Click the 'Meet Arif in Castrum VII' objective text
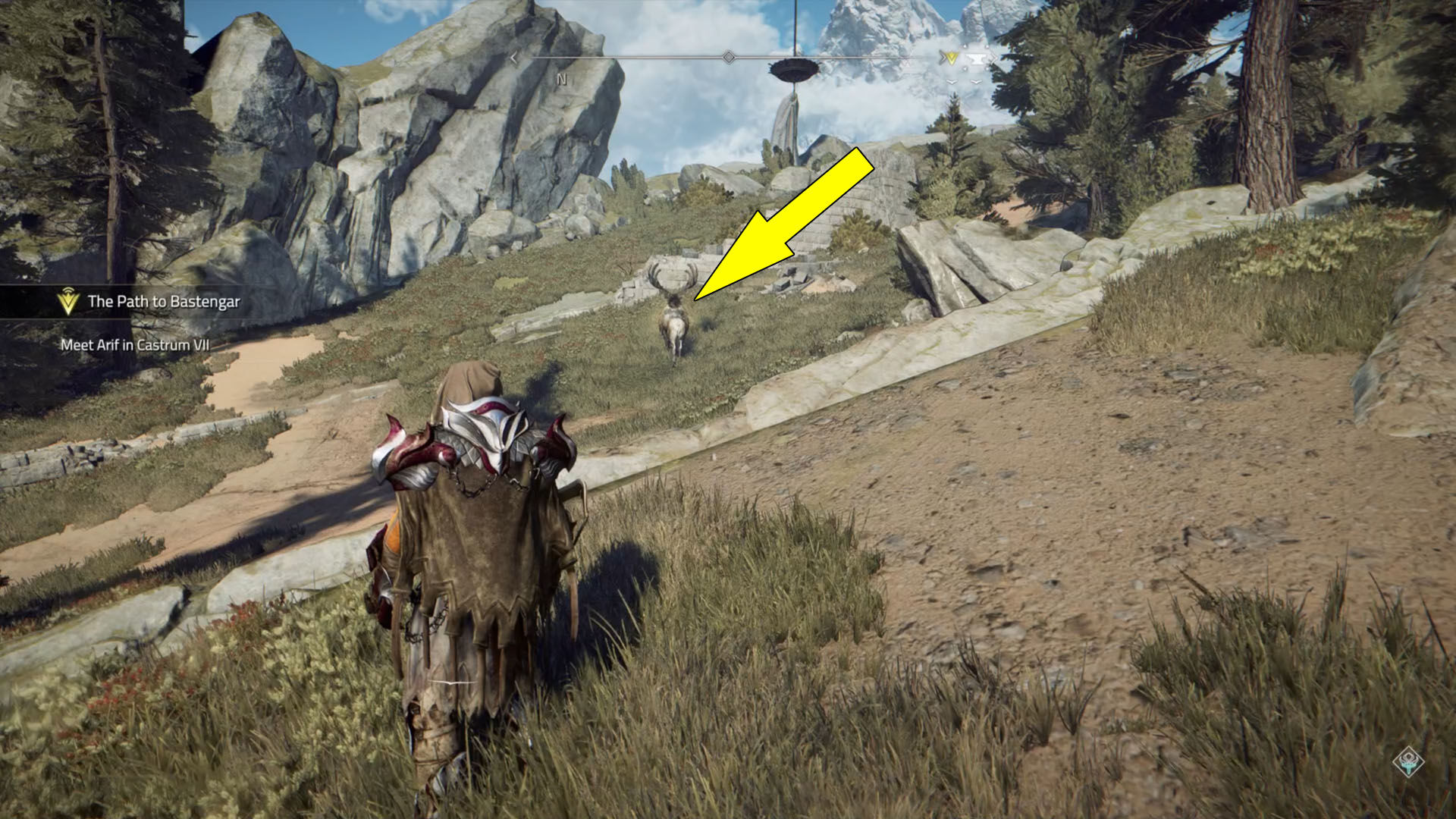 point(133,343)
